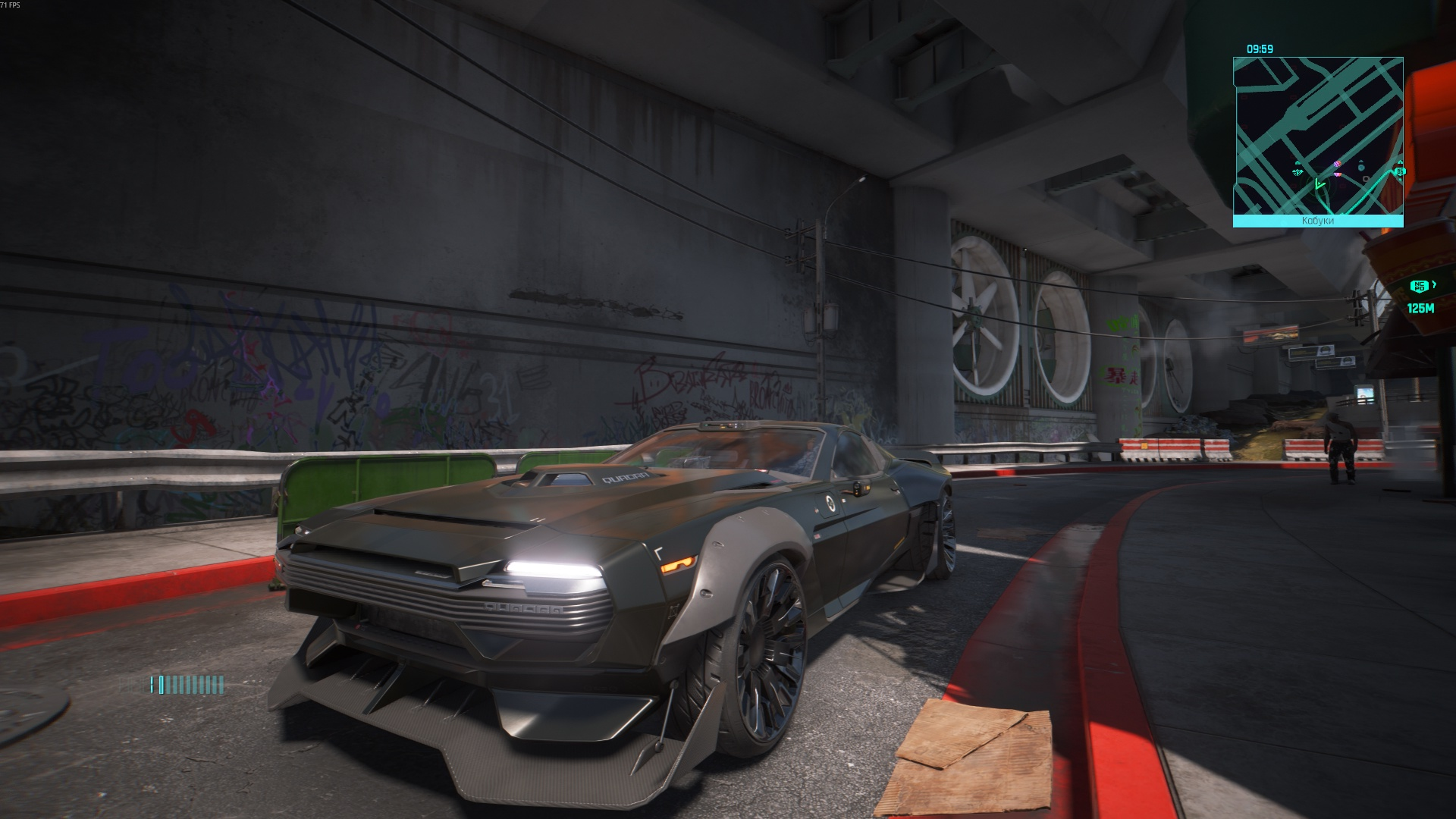
Task: Select the Кобуки district label under the minimap
Action: click(x=1317, y=221)
